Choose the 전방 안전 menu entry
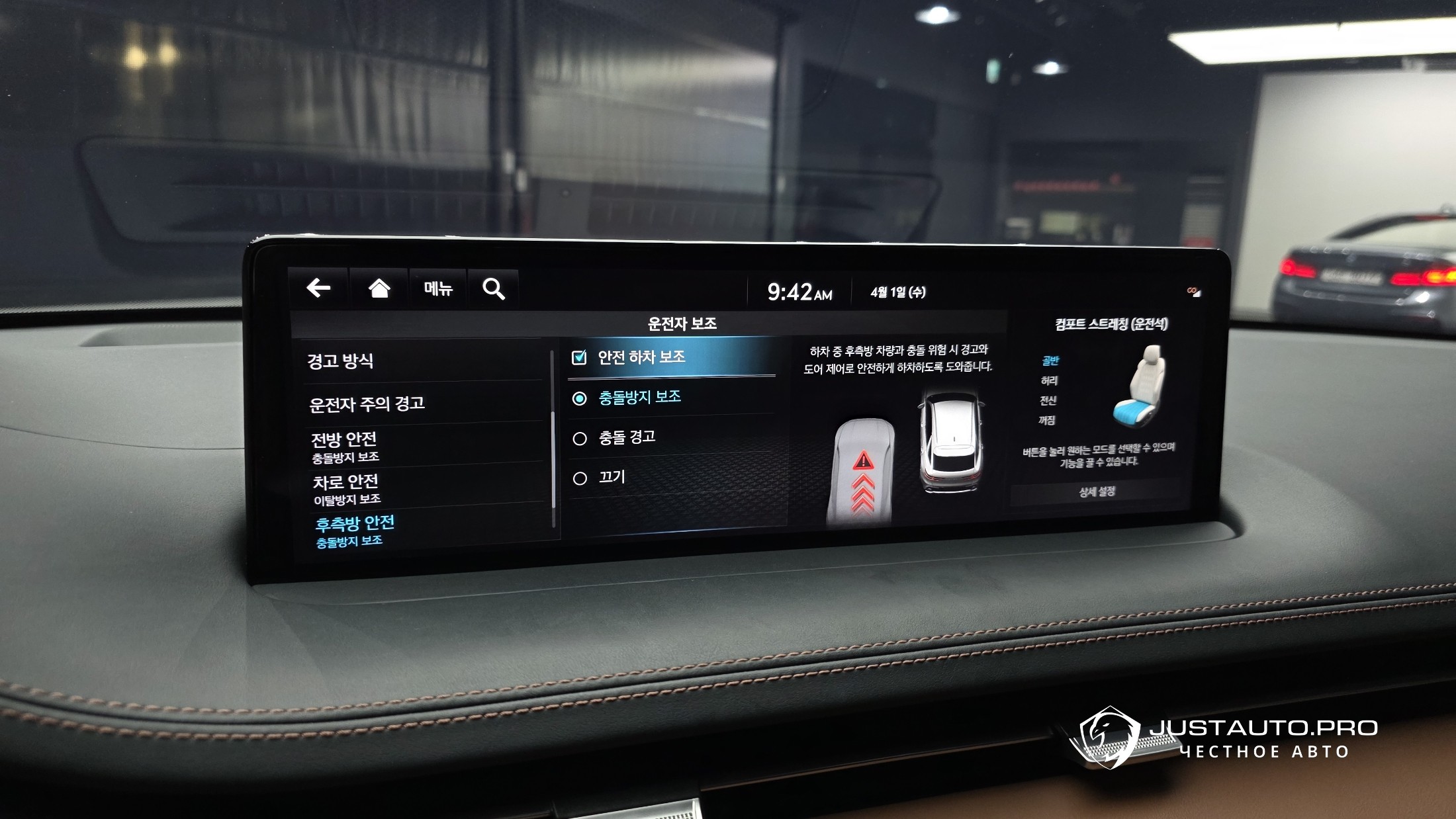The width and height of the screenshot is (1456, 819). [345, 447]
